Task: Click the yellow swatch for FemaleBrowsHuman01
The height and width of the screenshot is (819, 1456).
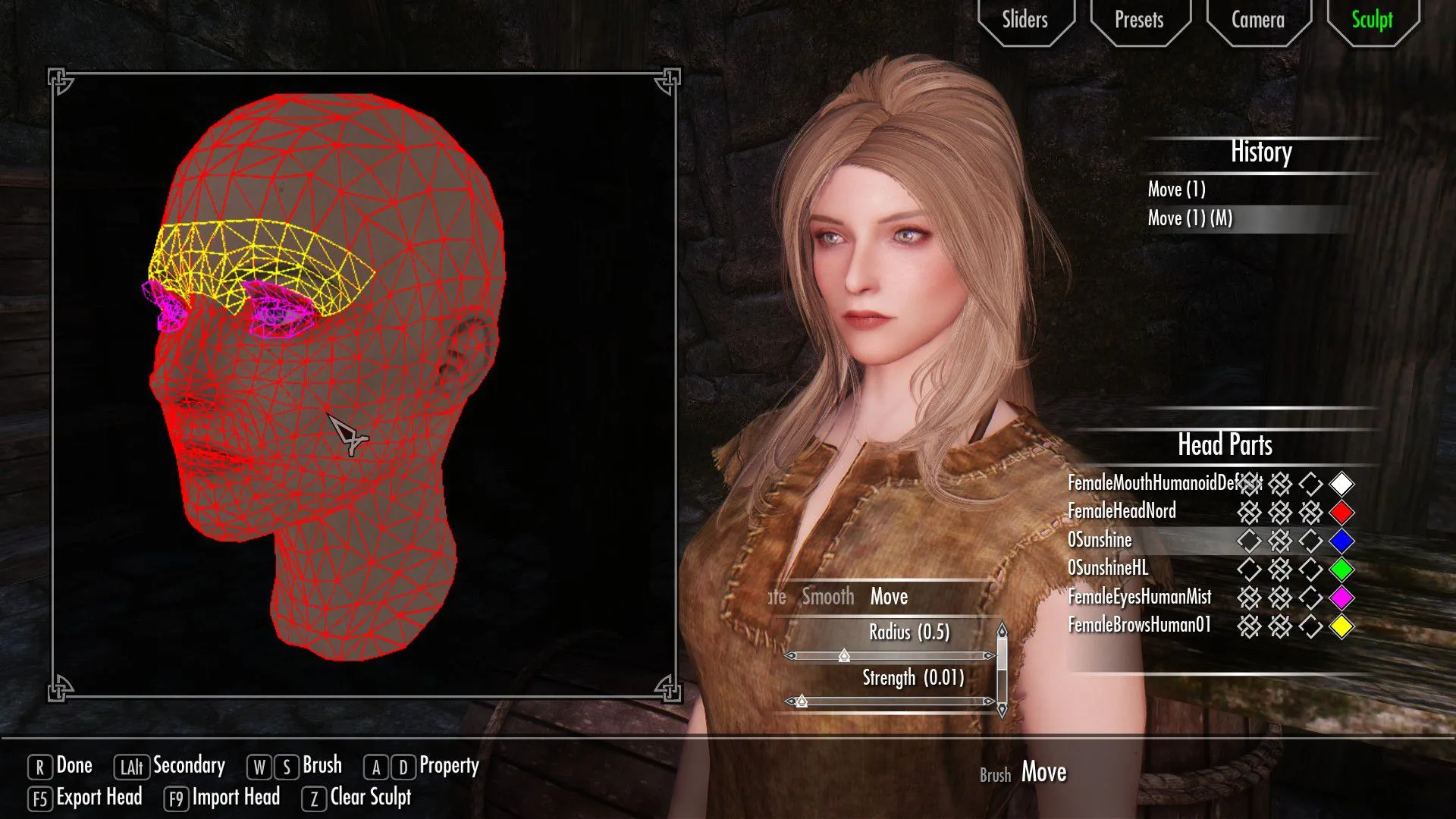Action: pos(1341,627)
